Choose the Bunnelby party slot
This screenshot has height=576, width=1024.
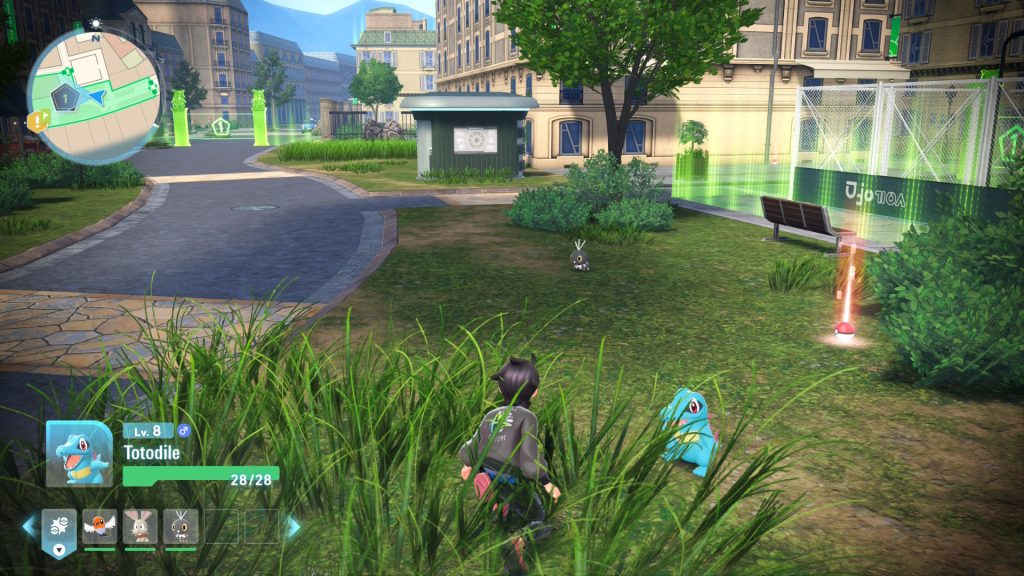[x=140, y=526]
